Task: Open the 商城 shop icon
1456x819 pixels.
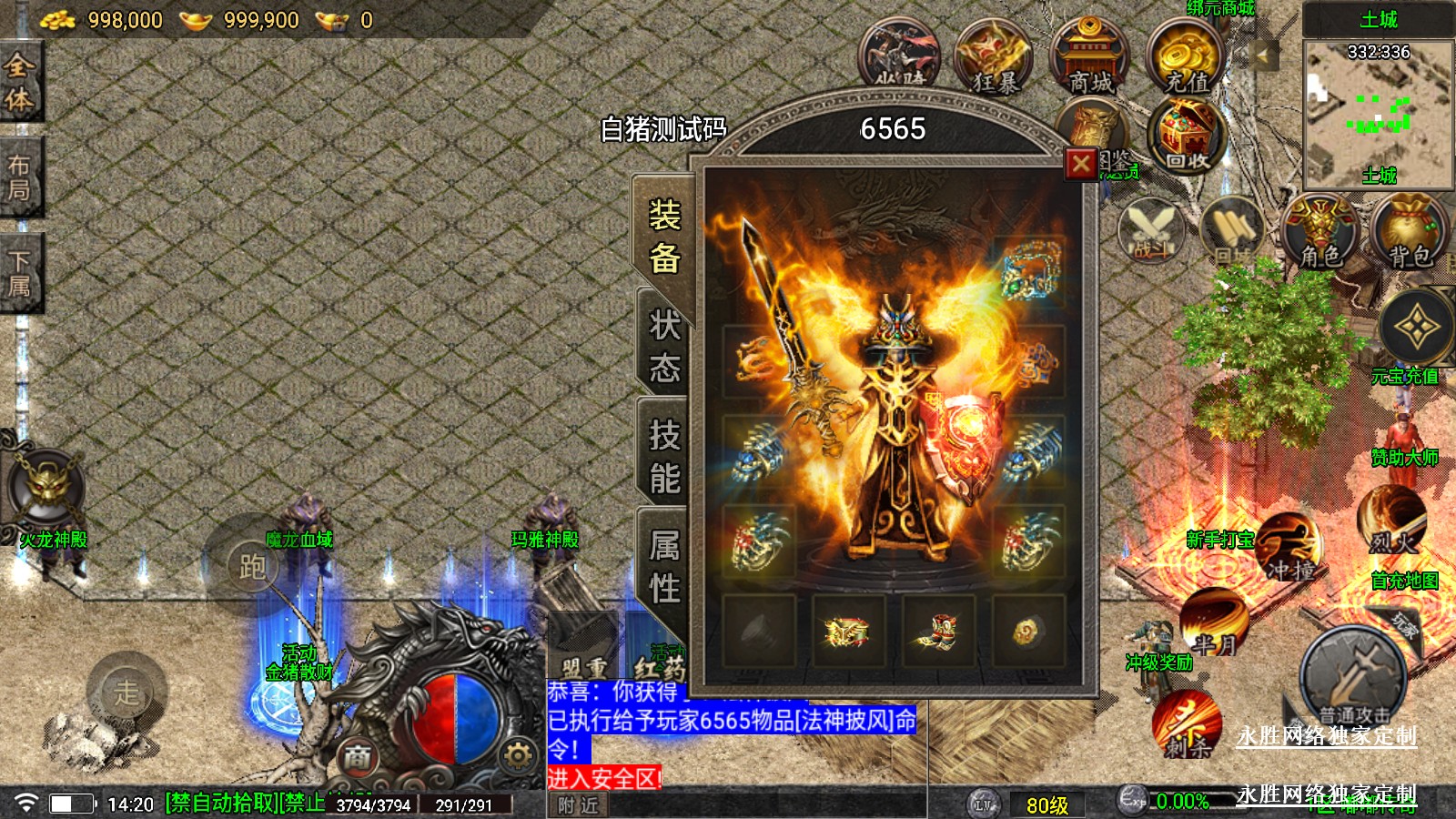Action: 1090,58
